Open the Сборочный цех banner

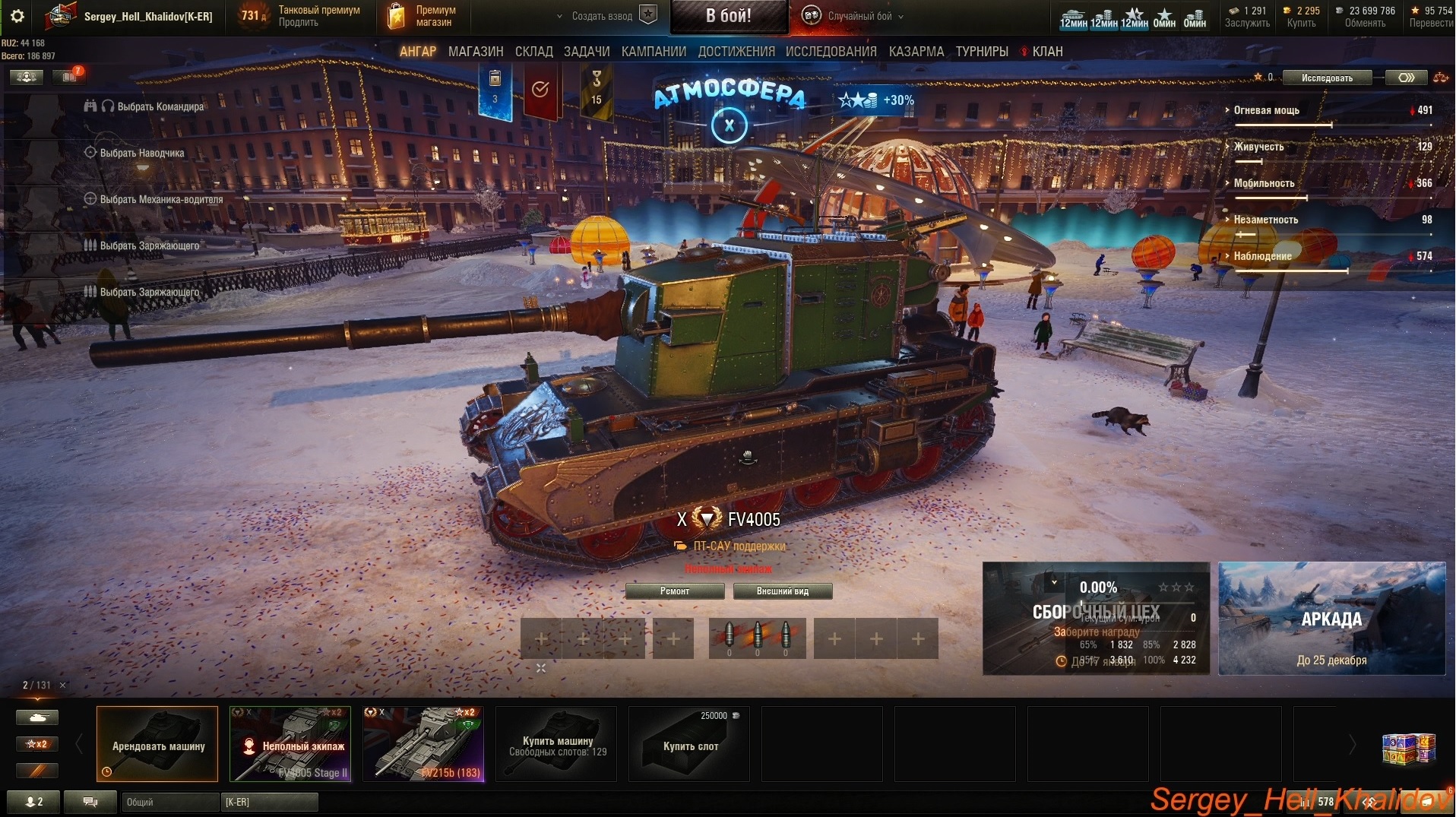click(1095, 619)
